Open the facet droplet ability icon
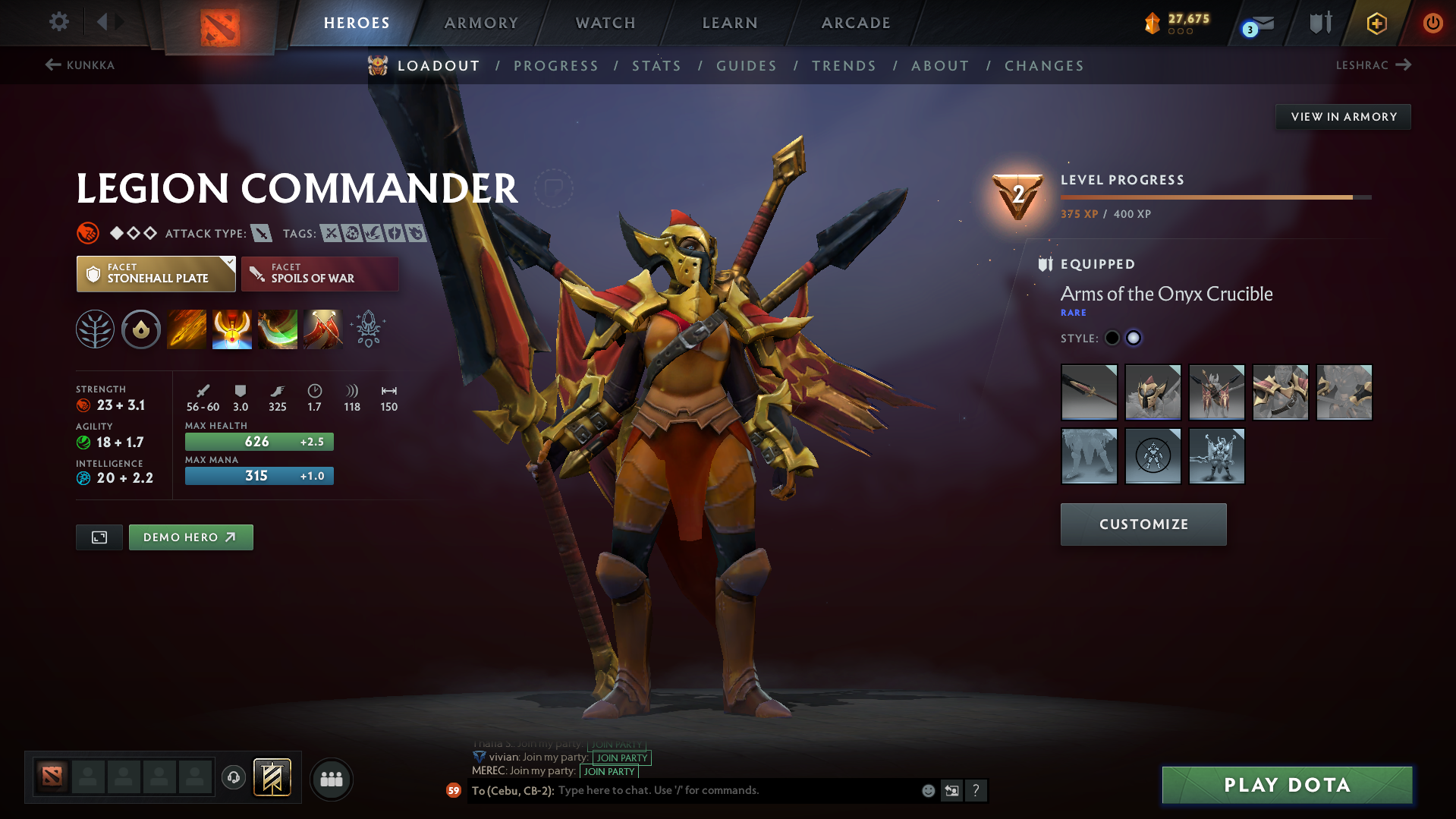 (x=141, y=329)
